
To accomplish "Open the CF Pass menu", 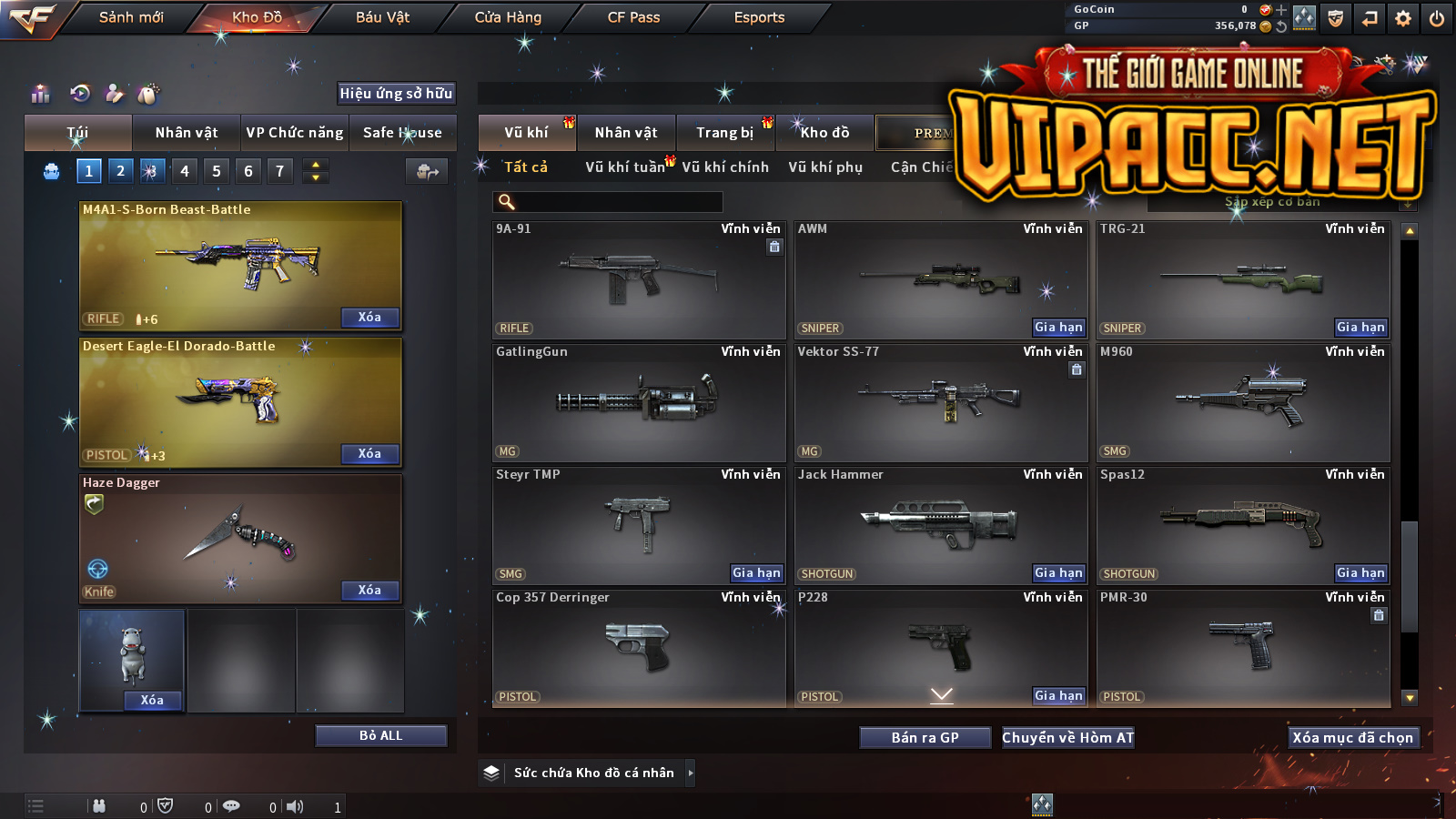I will (x=633, y=17).
